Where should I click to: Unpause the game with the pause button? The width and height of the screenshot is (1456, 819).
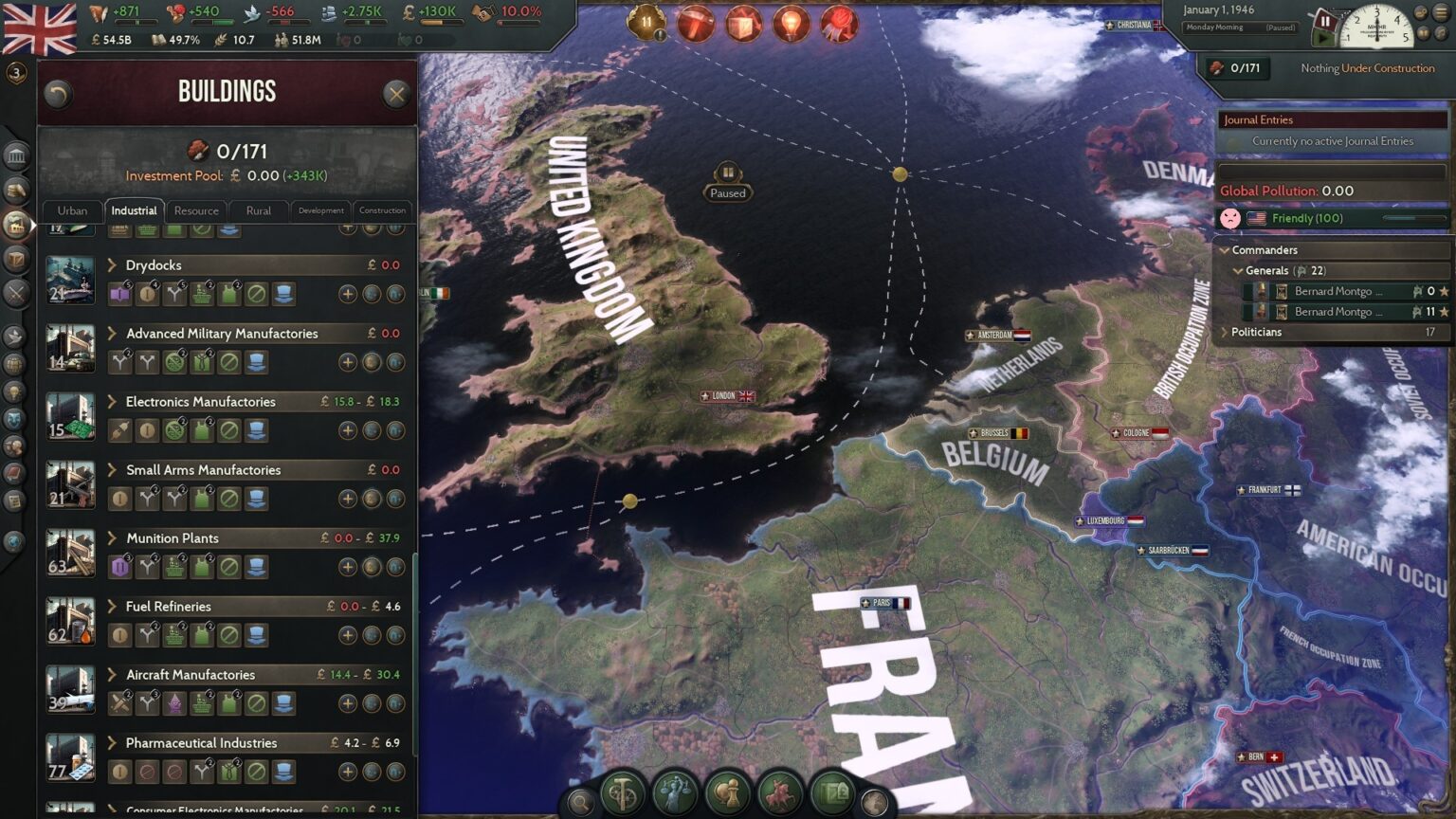(x=1324, y=21)
